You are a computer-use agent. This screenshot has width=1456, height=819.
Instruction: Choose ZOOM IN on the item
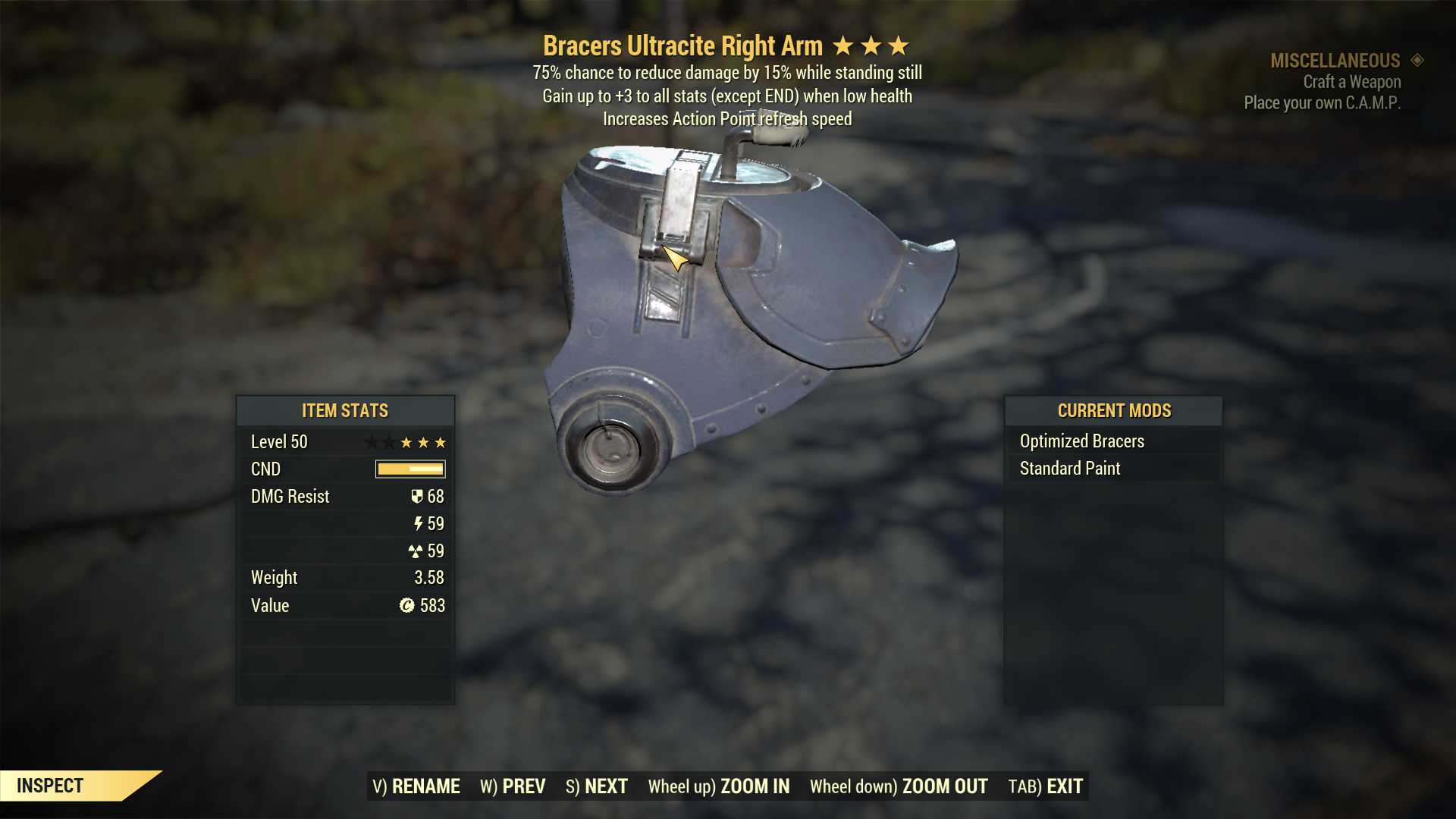[x=718, y=786]
